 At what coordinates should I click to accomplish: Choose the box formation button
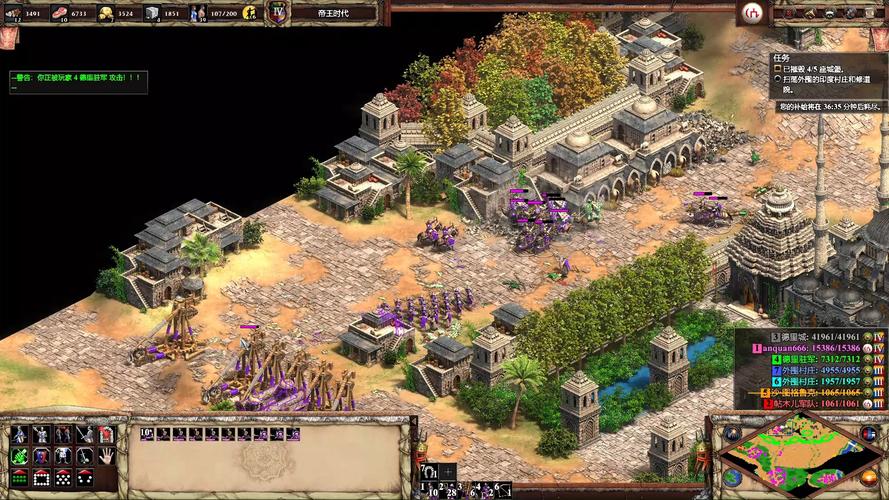pos(41,478)
